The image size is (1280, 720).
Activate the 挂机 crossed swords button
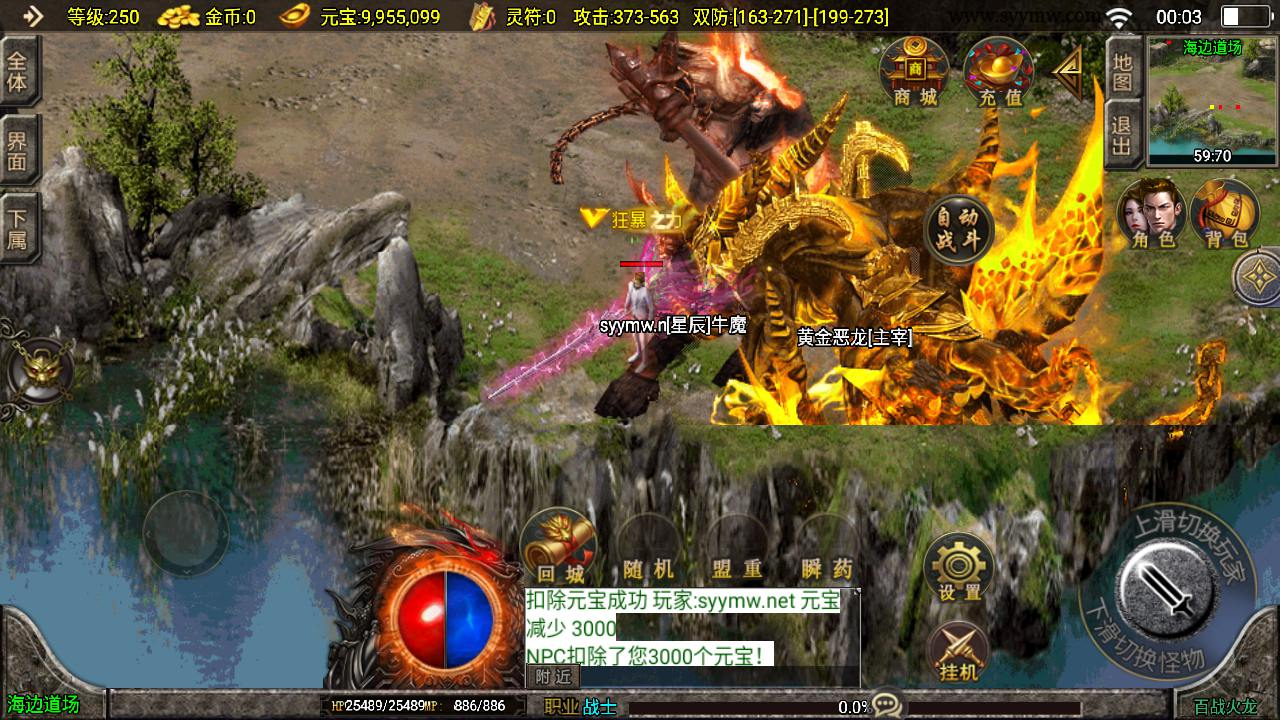(x=959, y=652)
